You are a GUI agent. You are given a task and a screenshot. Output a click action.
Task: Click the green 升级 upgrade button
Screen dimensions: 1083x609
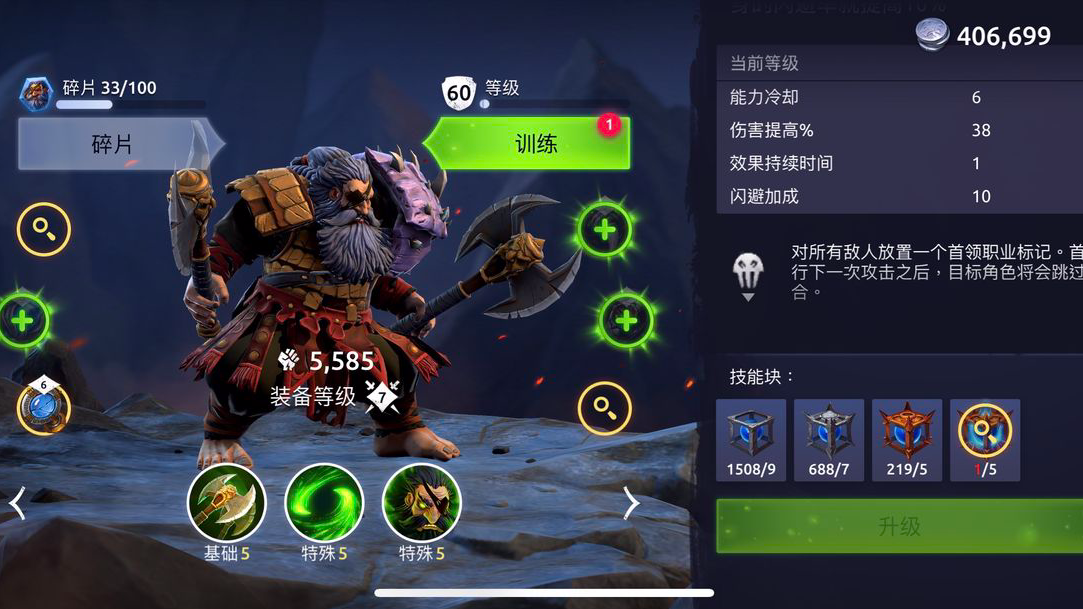pos(899,527)
